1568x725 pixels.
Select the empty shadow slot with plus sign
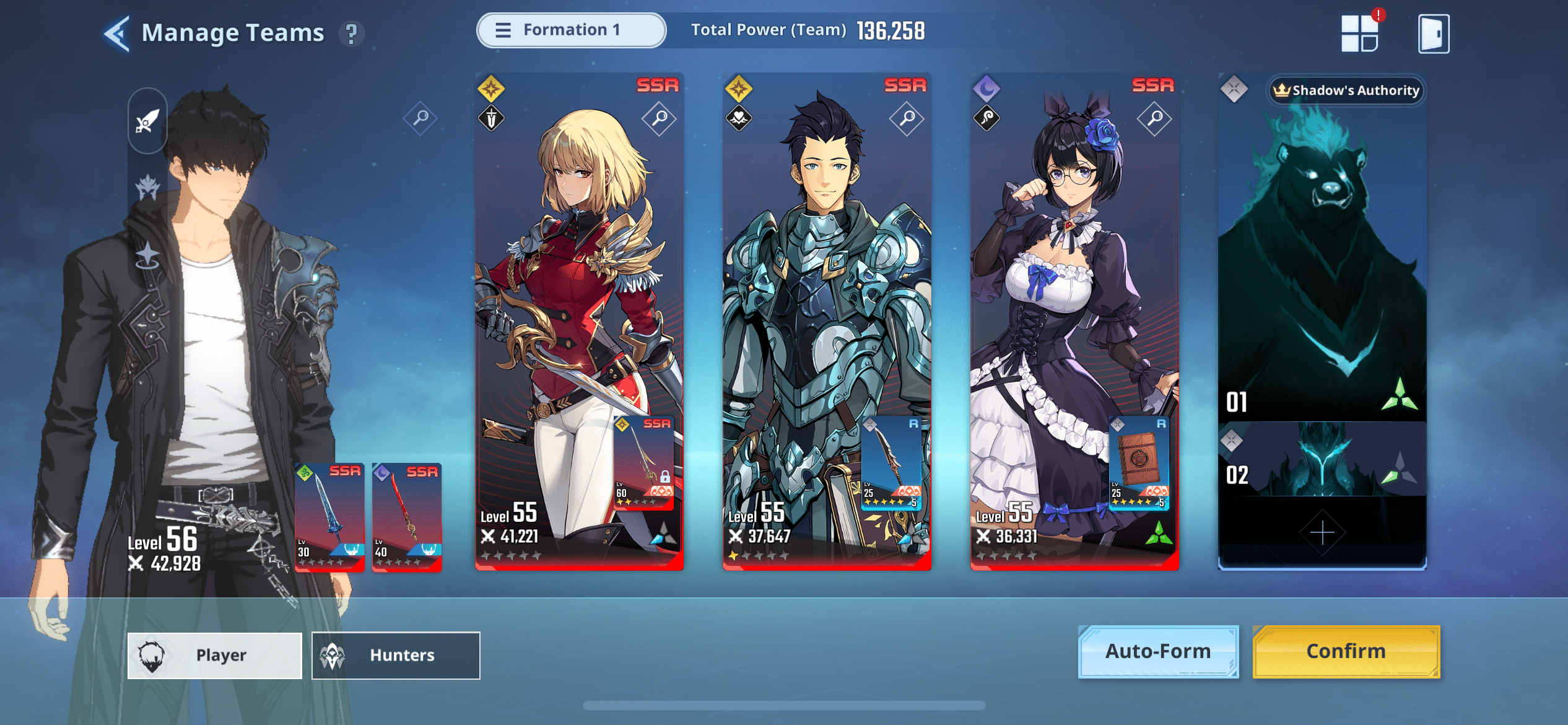pos(1322,530)
